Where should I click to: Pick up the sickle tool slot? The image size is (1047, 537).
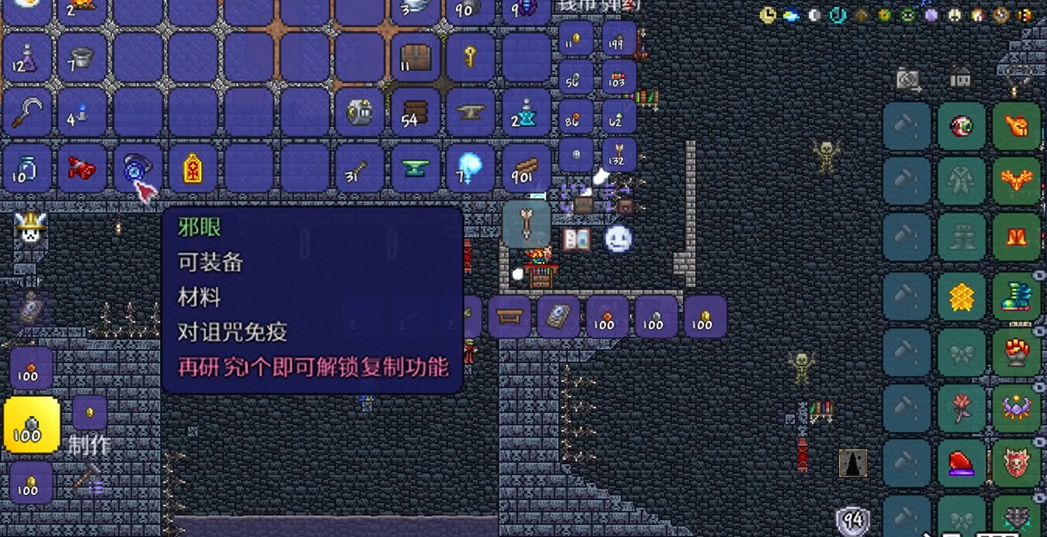[x=27, y=112]
